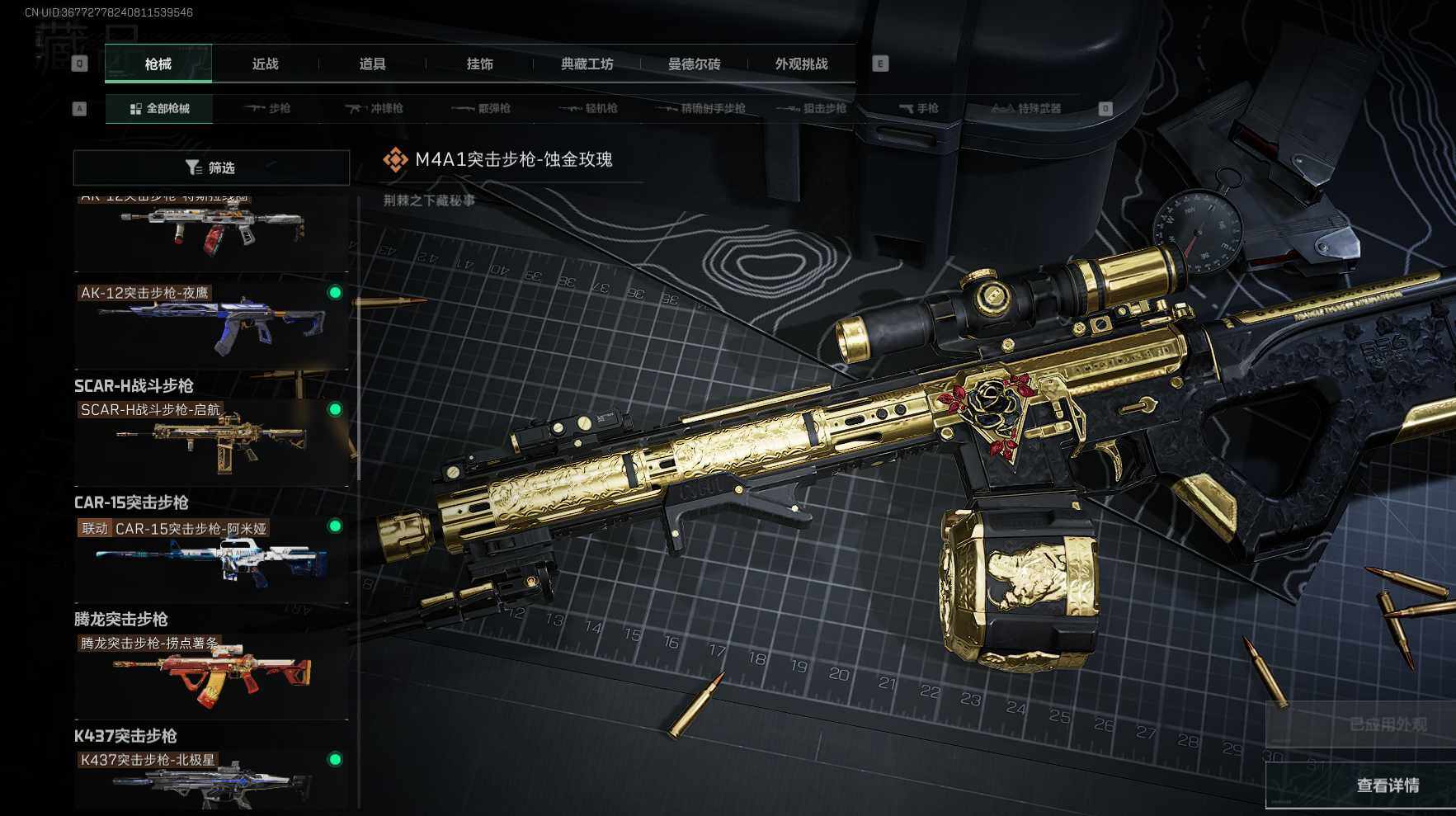Choose the 霰弹枪 shotgun category
Viewport: 1456px width, 816px height.
(482, 108)
